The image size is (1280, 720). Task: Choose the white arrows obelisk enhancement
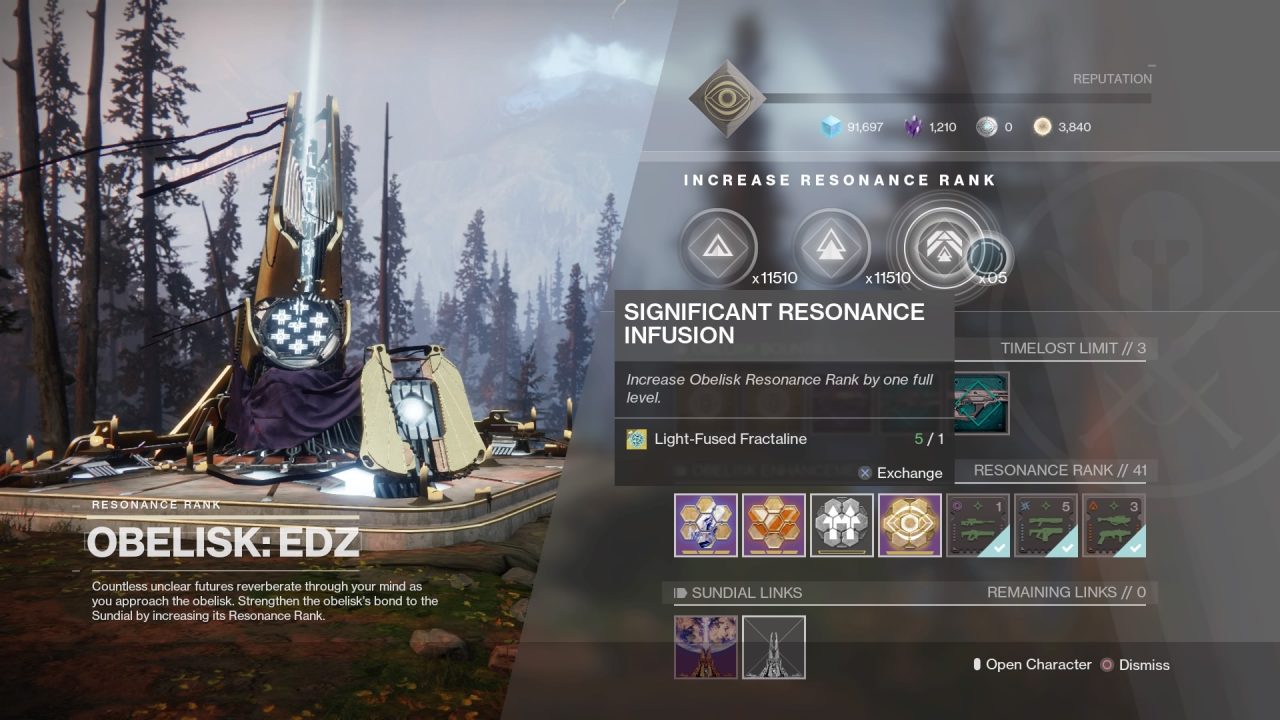tap(842, 525)
